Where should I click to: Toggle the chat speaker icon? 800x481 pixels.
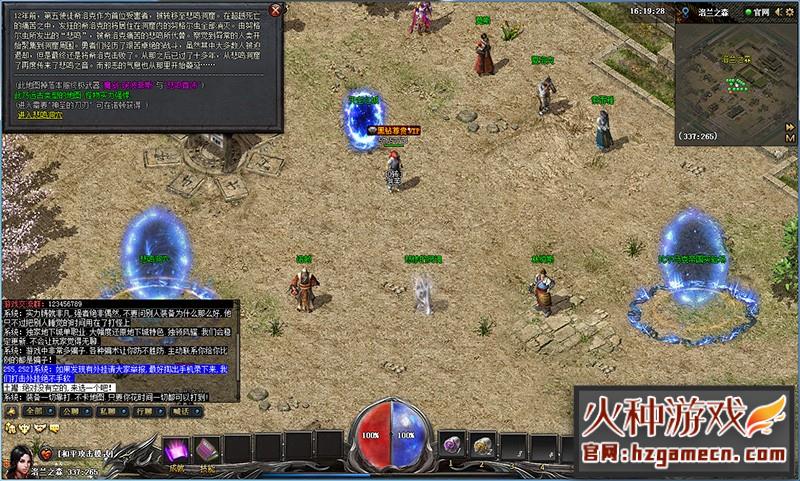(10, 410)
